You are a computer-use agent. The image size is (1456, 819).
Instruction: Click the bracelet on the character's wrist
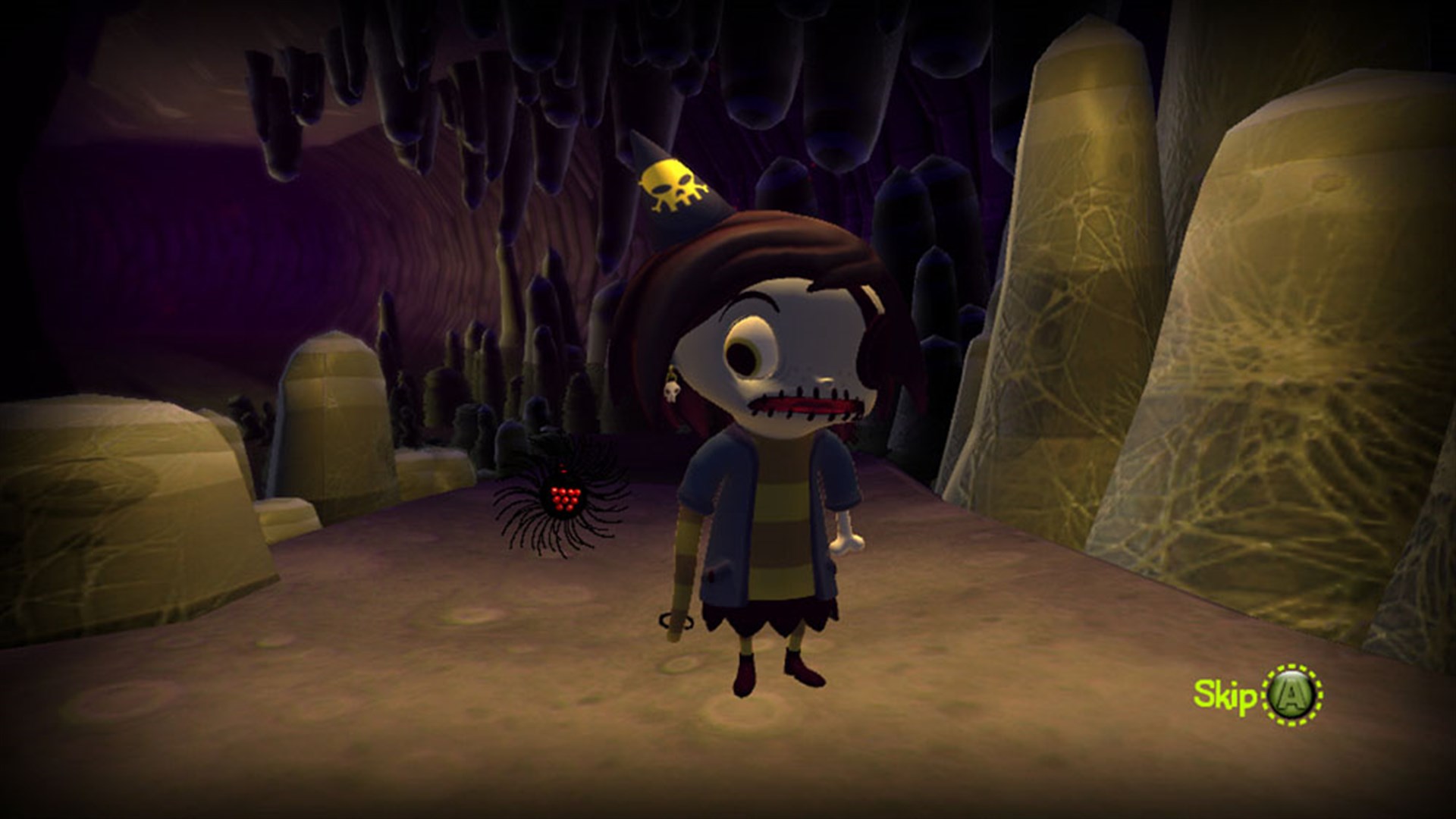coord(674,621)
